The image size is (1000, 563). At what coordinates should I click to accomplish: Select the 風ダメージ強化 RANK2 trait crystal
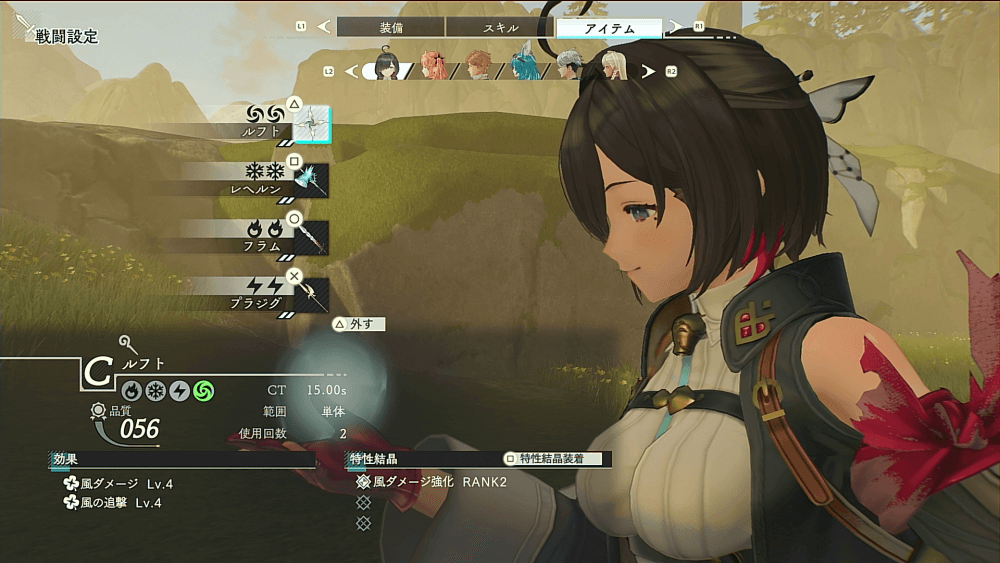pyautogui.click(x=439, y=482)
